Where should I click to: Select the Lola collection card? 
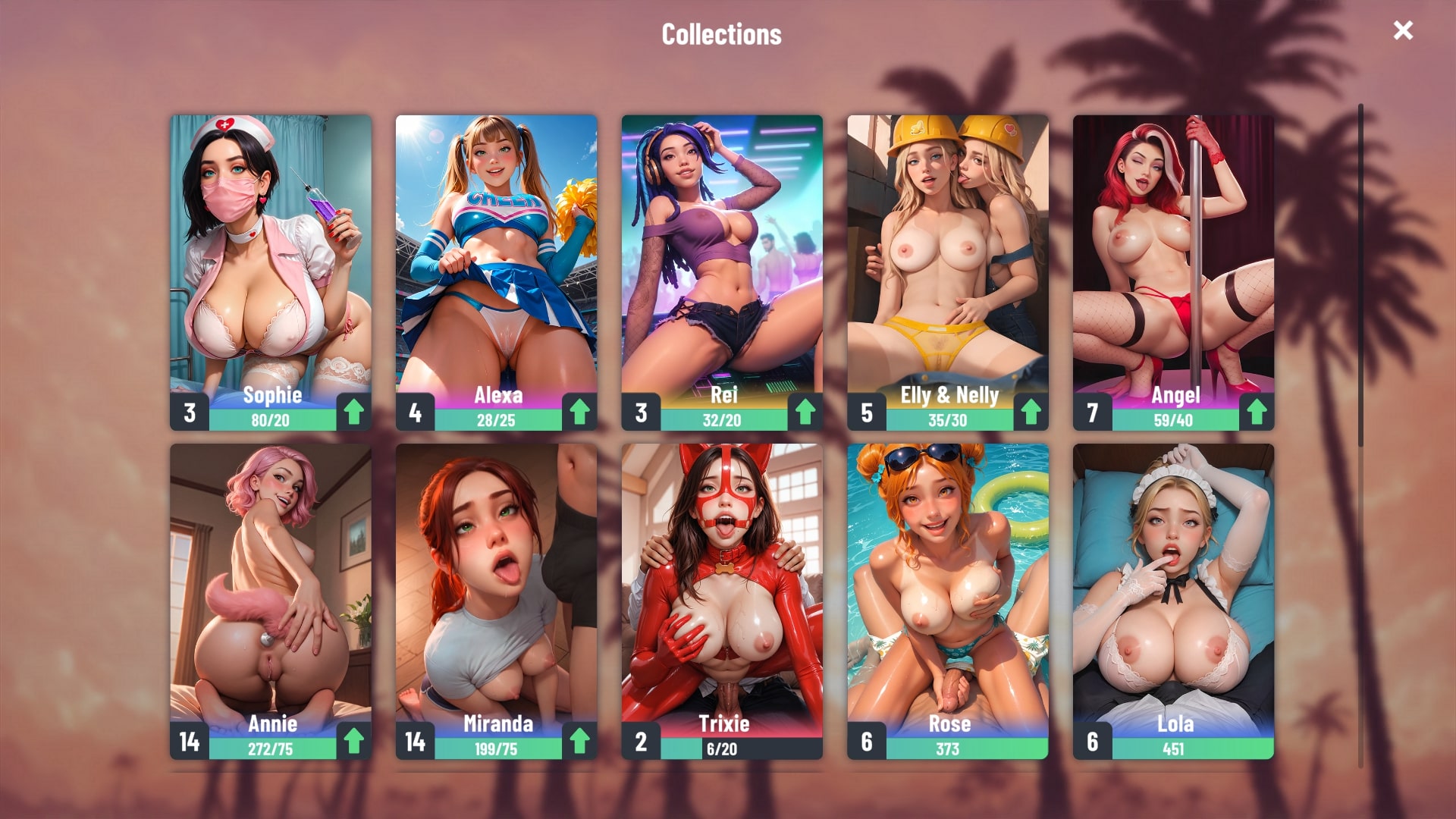pyautogui.click(x=1173, y=584)
